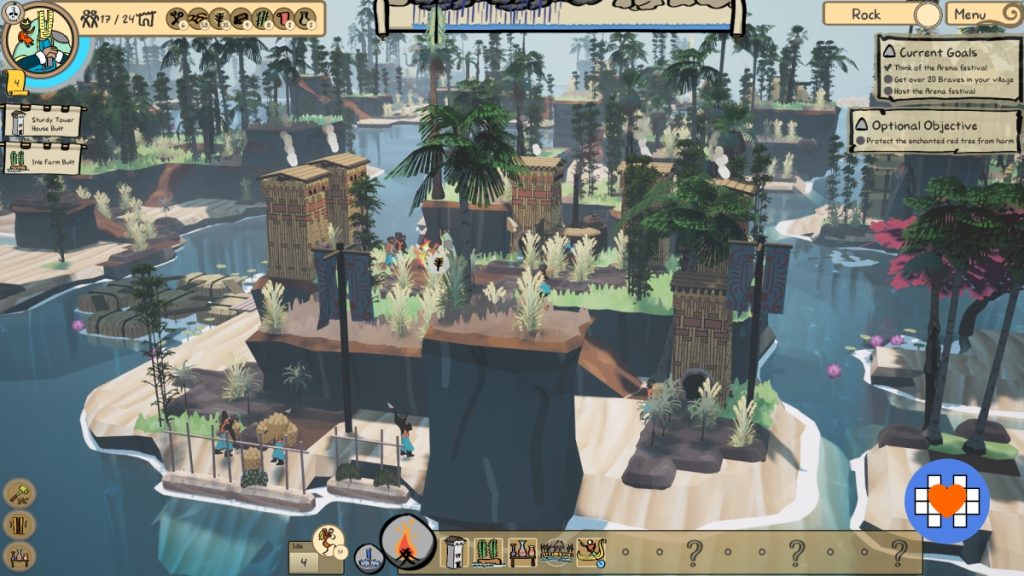
Task: Open the hammer build tool button
Action: pos(20,492)
